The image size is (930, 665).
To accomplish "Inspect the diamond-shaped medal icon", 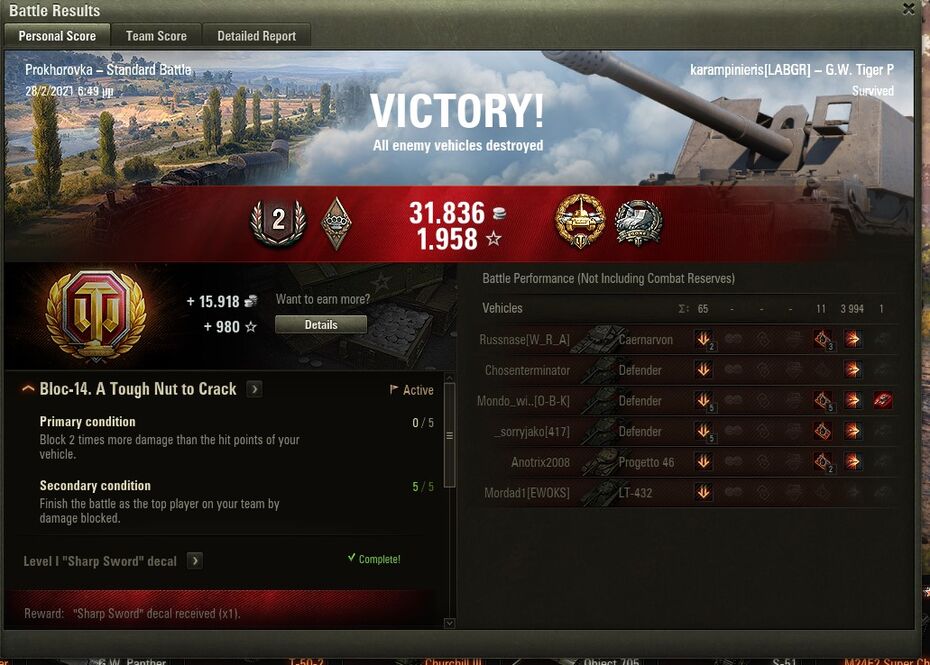I will point(336,222).
